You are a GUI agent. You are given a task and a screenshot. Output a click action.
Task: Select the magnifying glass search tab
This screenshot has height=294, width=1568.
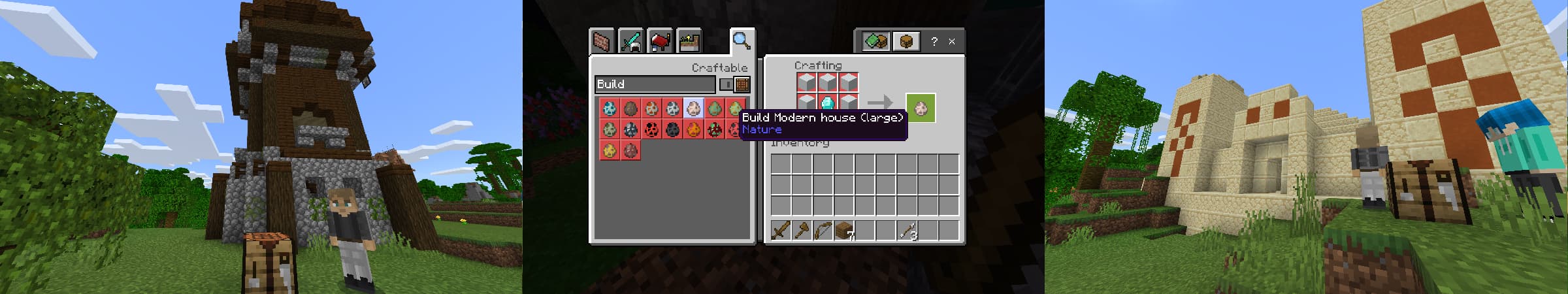pos(741,41)
